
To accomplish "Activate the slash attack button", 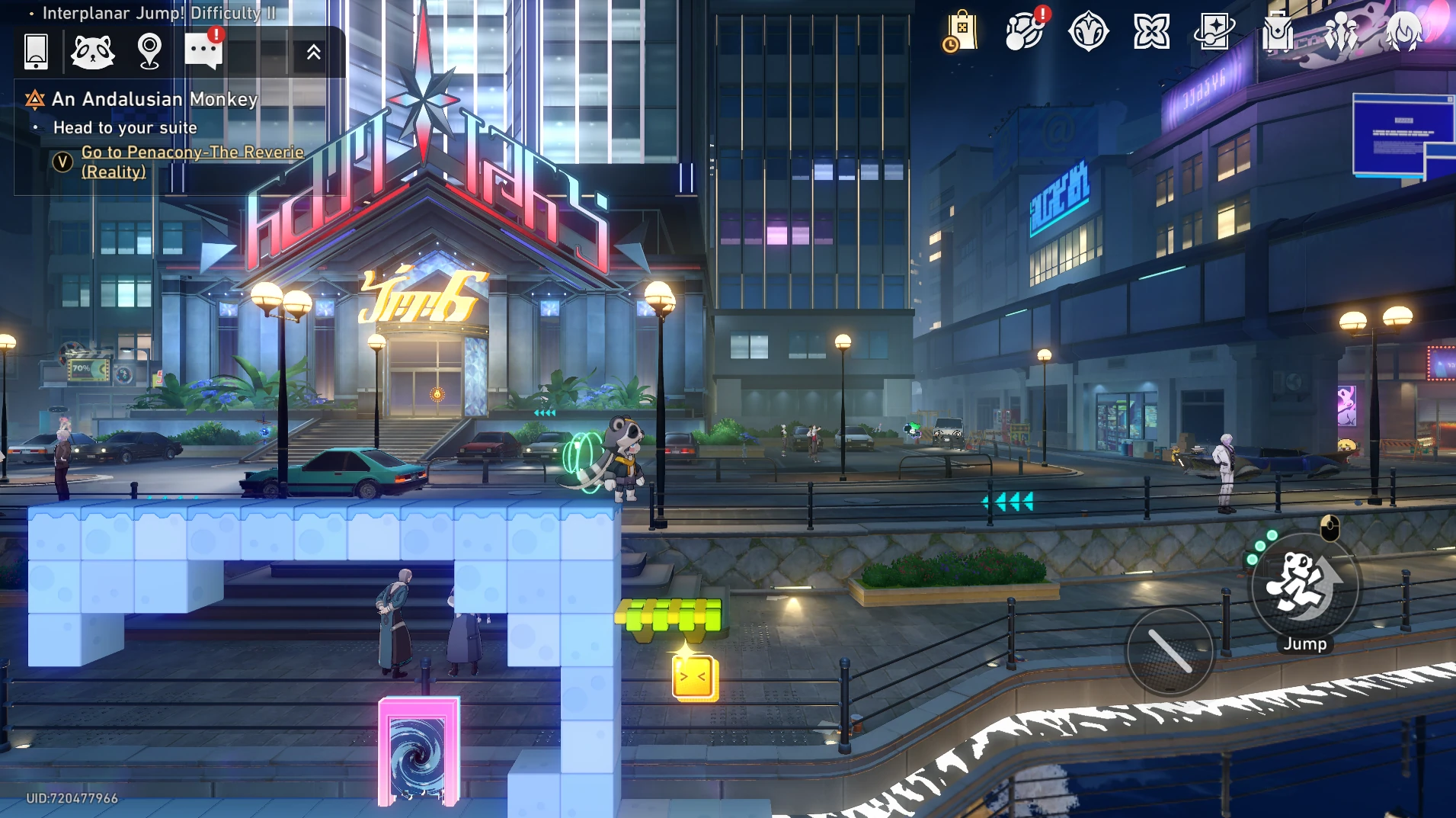I will (x=1170, y=651).
